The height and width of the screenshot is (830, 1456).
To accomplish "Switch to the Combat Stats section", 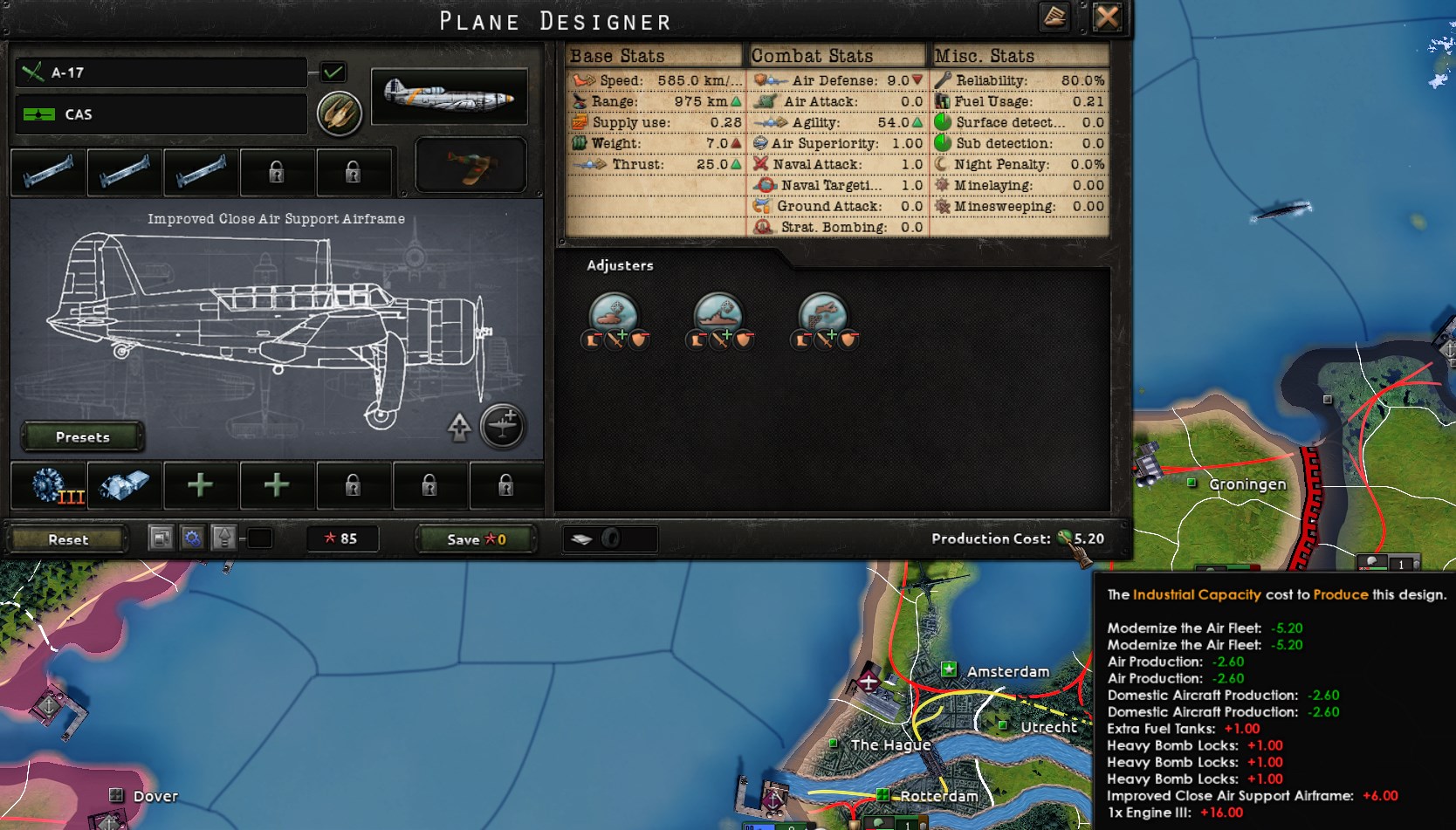I will pos(812,55).
